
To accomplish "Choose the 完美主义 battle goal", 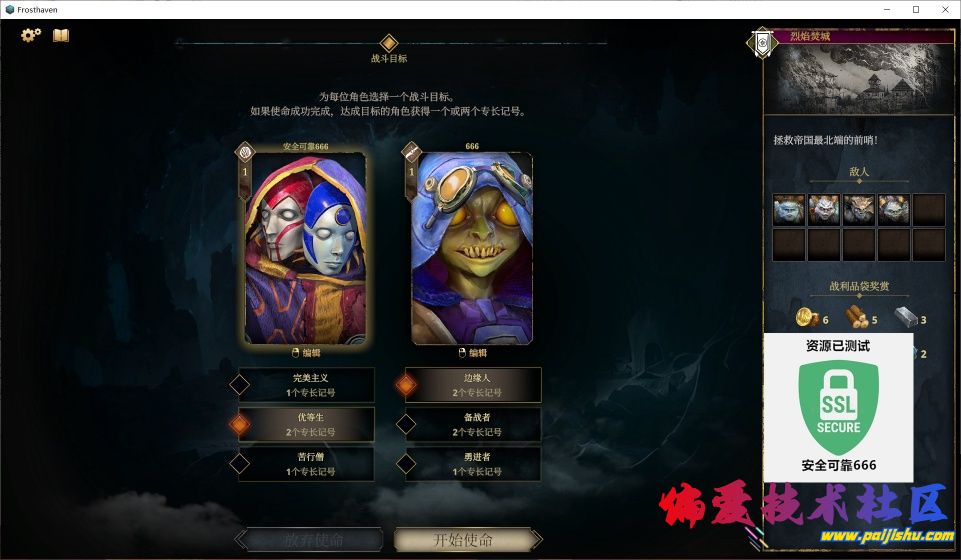I will [x=310, y=385].
